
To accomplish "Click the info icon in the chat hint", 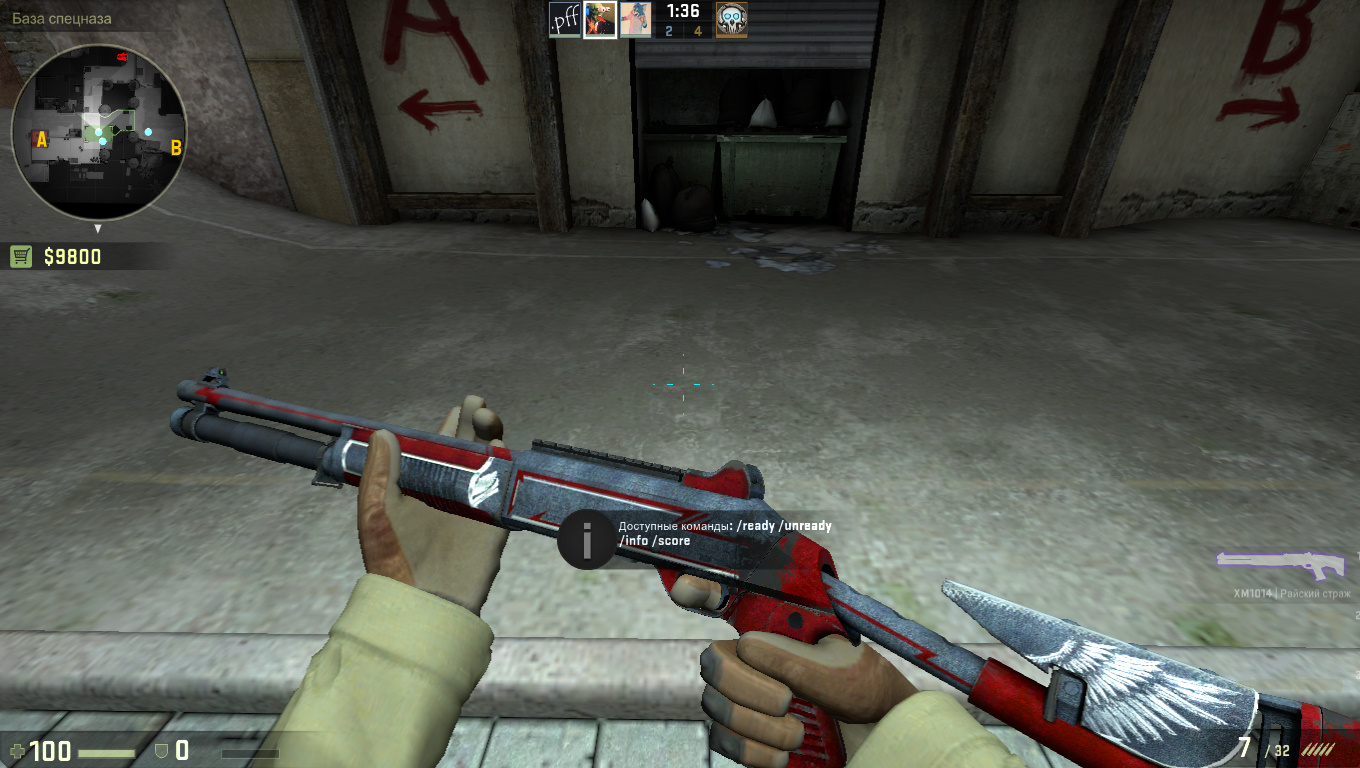I will point(586,540).
